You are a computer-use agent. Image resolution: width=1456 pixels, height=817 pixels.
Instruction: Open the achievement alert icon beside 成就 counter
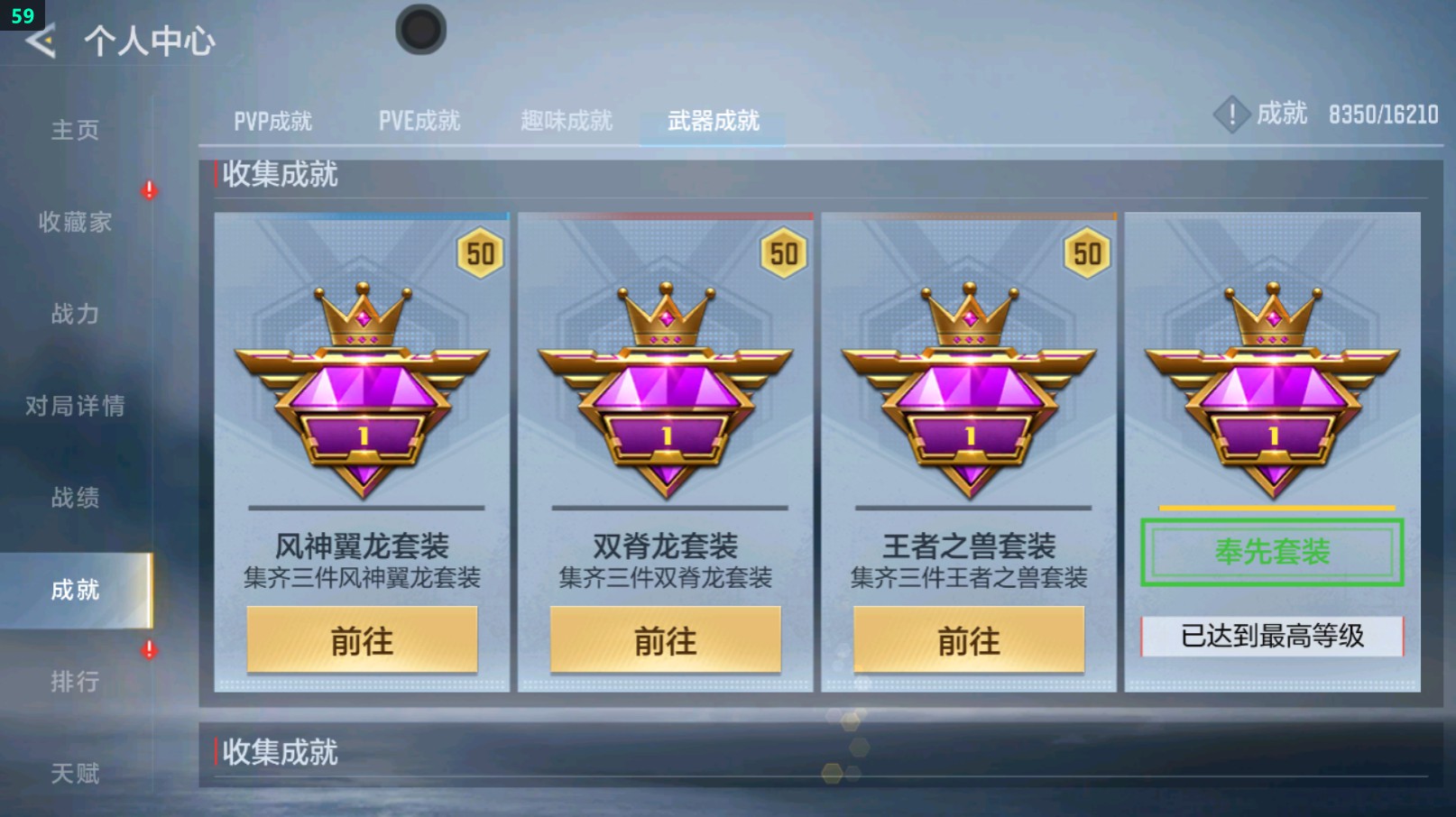click(1231, 115)
